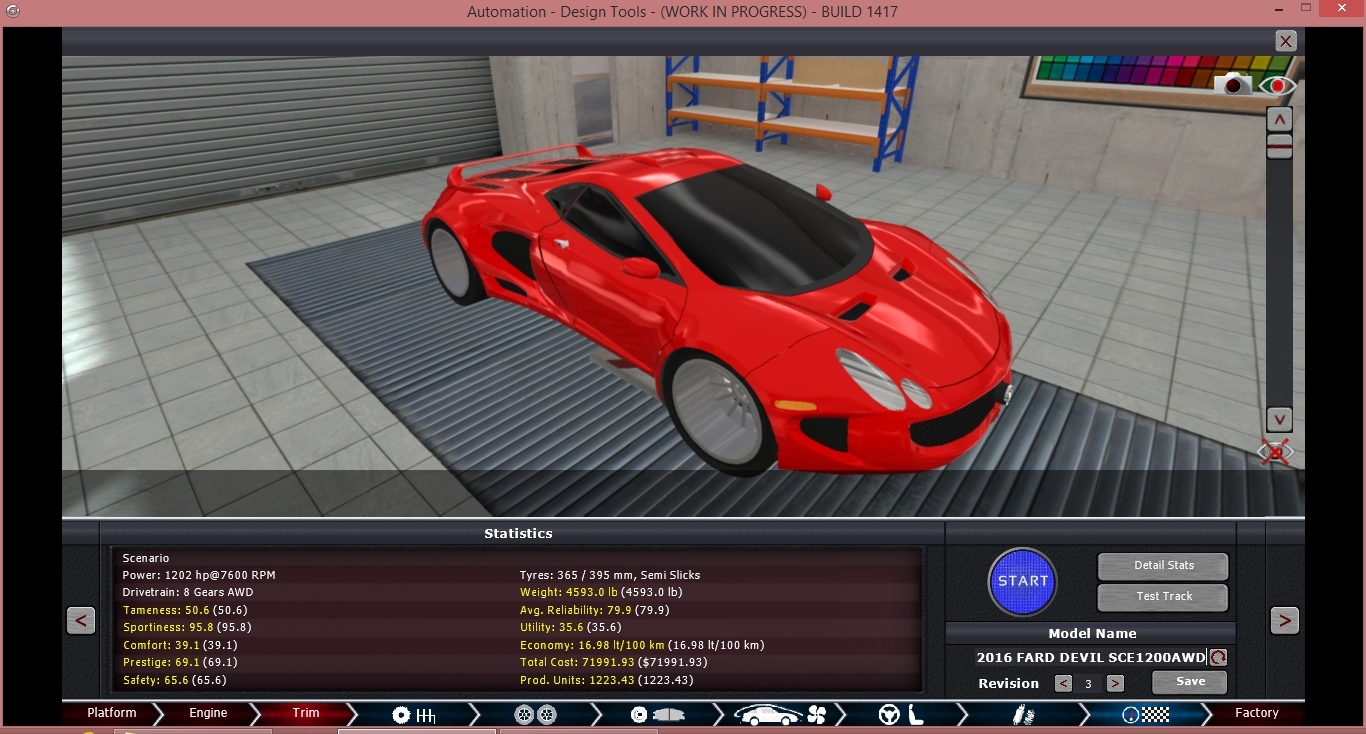1366x734 pixels.
Task: Reset the model name with the circular arrow
Action: click(1218, 658)
